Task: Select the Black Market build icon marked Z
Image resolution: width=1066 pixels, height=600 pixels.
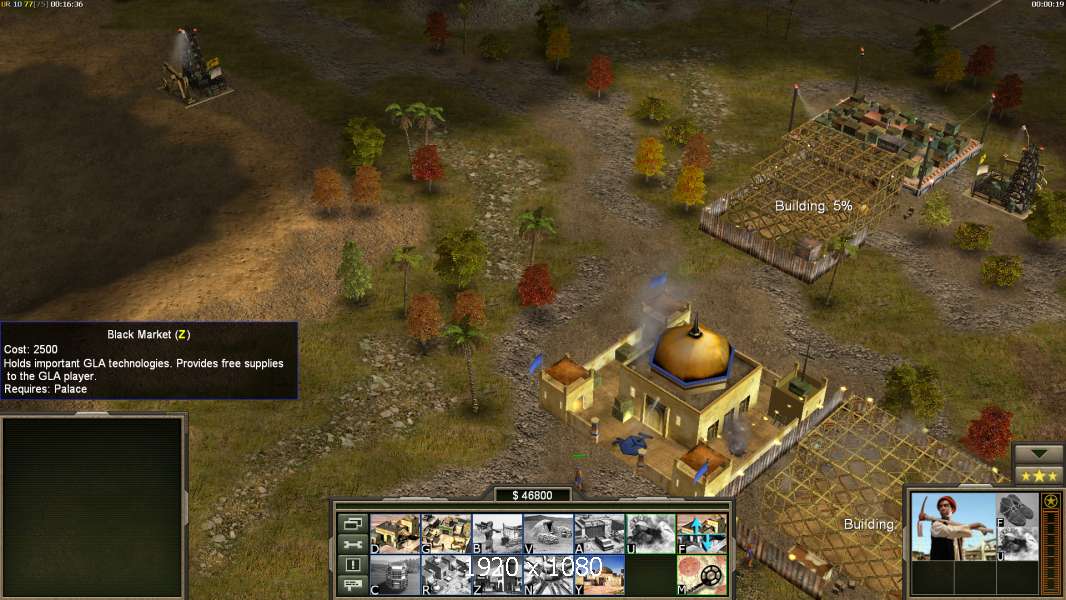Action: 496,575
